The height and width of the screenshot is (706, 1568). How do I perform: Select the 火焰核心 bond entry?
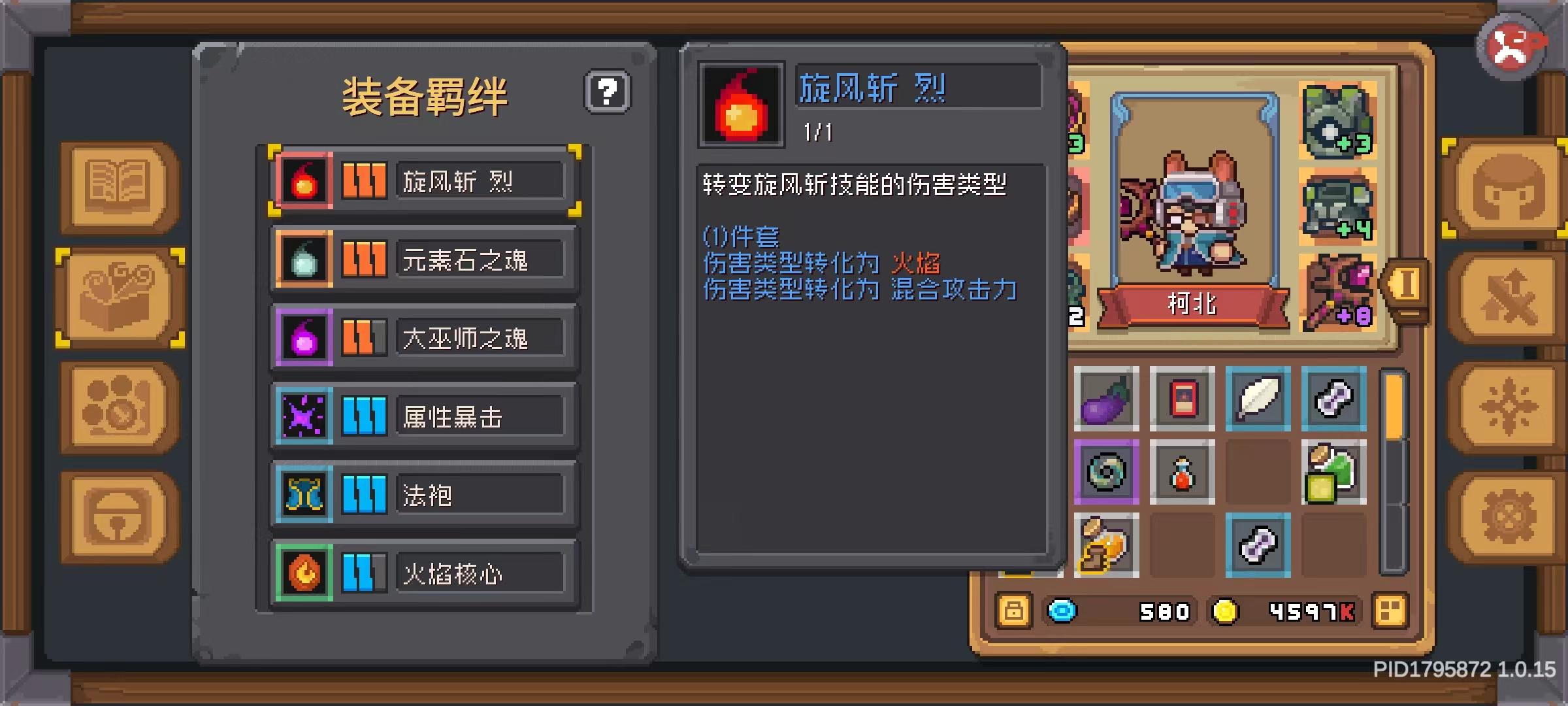[x=423, y=574]
